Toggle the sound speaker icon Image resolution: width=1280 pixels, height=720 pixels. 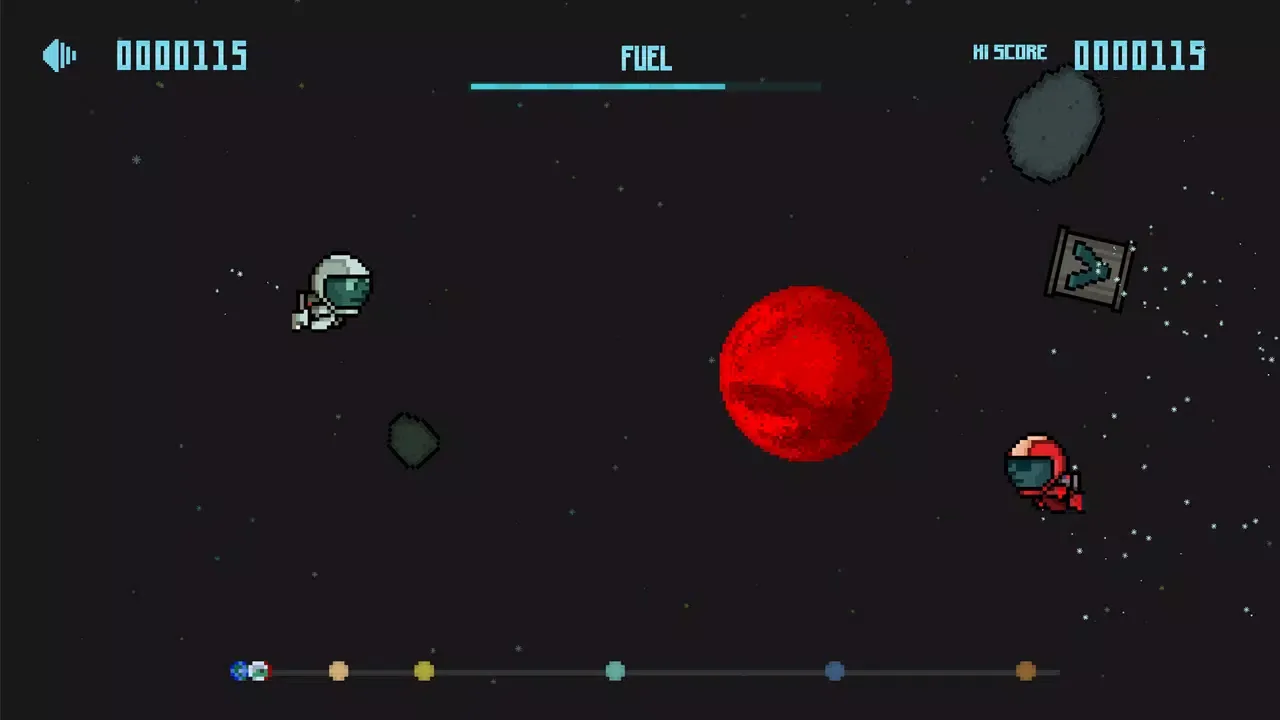[x=59, y=56]
